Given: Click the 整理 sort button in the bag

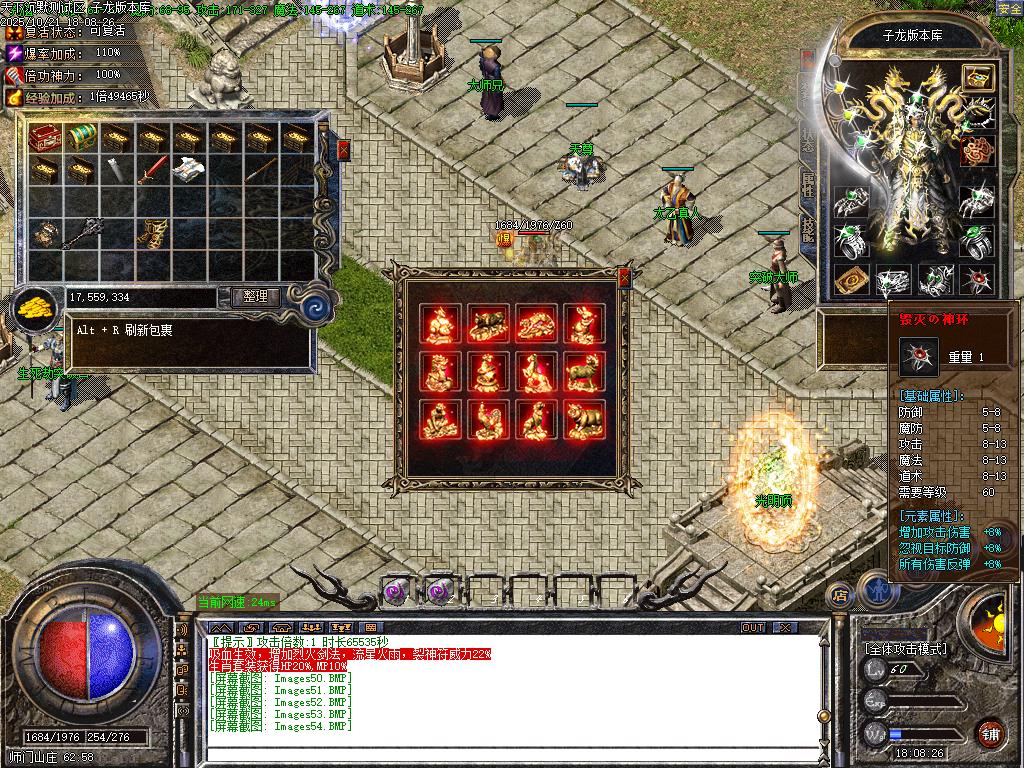Looking at the screenshot, I should [x=255, y=297].
